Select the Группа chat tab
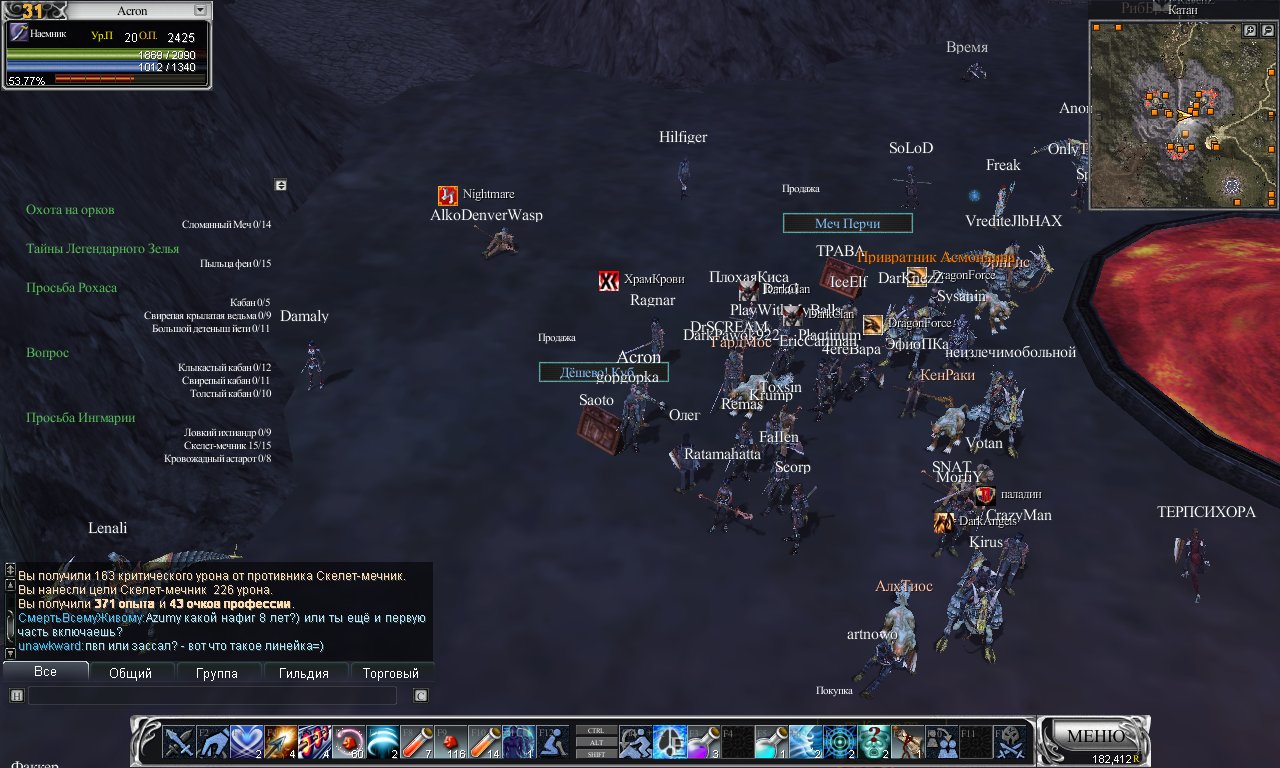 click(x=217, y=673)
